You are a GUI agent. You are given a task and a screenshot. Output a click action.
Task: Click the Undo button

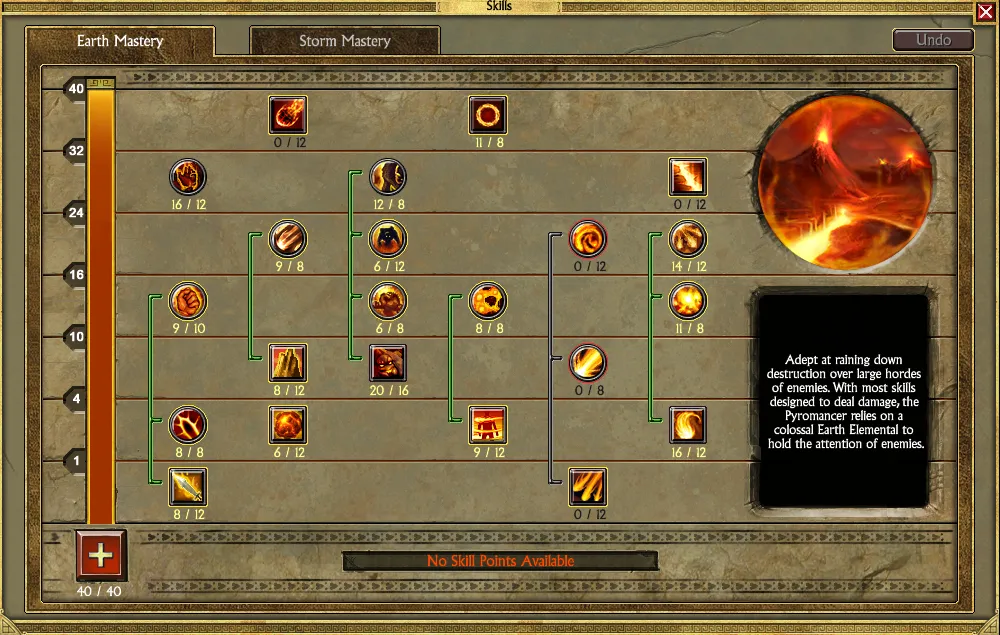tap(932, 41)
